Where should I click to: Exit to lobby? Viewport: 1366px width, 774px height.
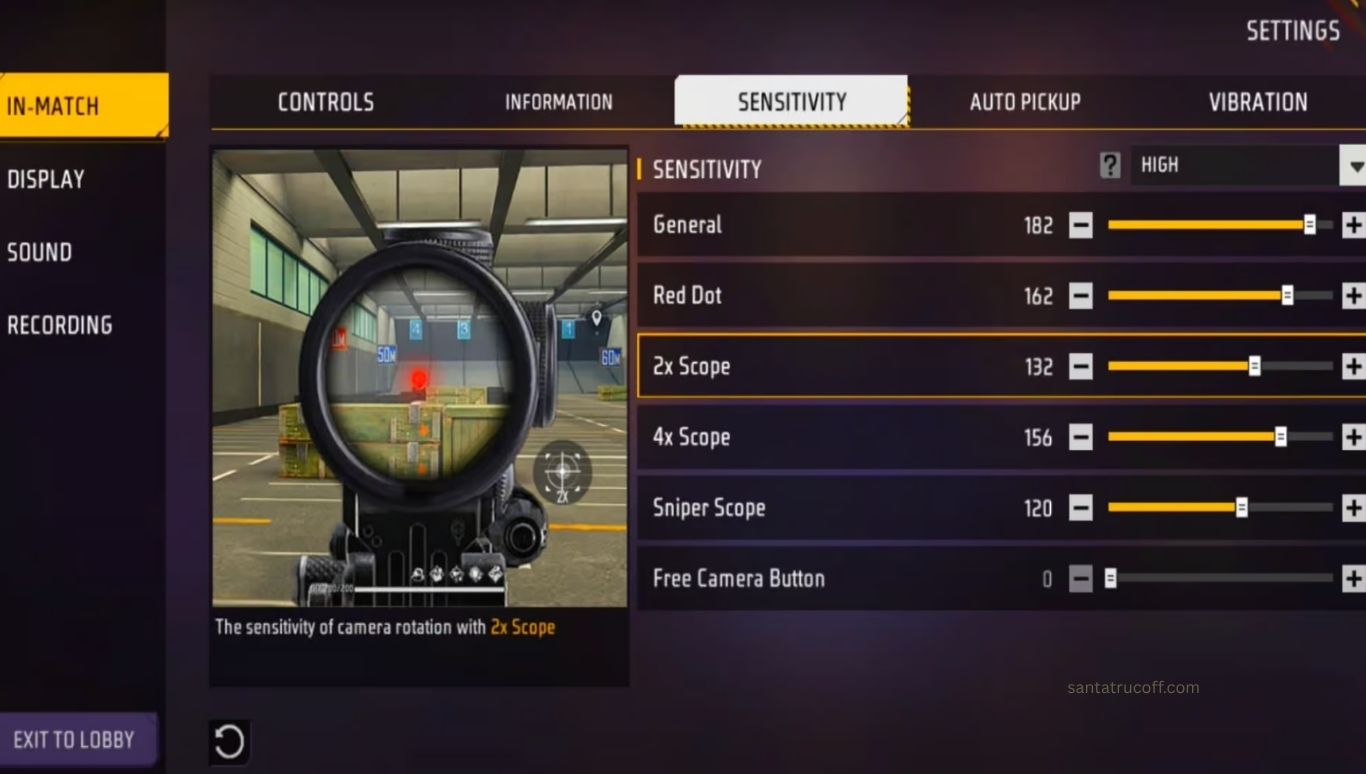(x=74, y=740)
